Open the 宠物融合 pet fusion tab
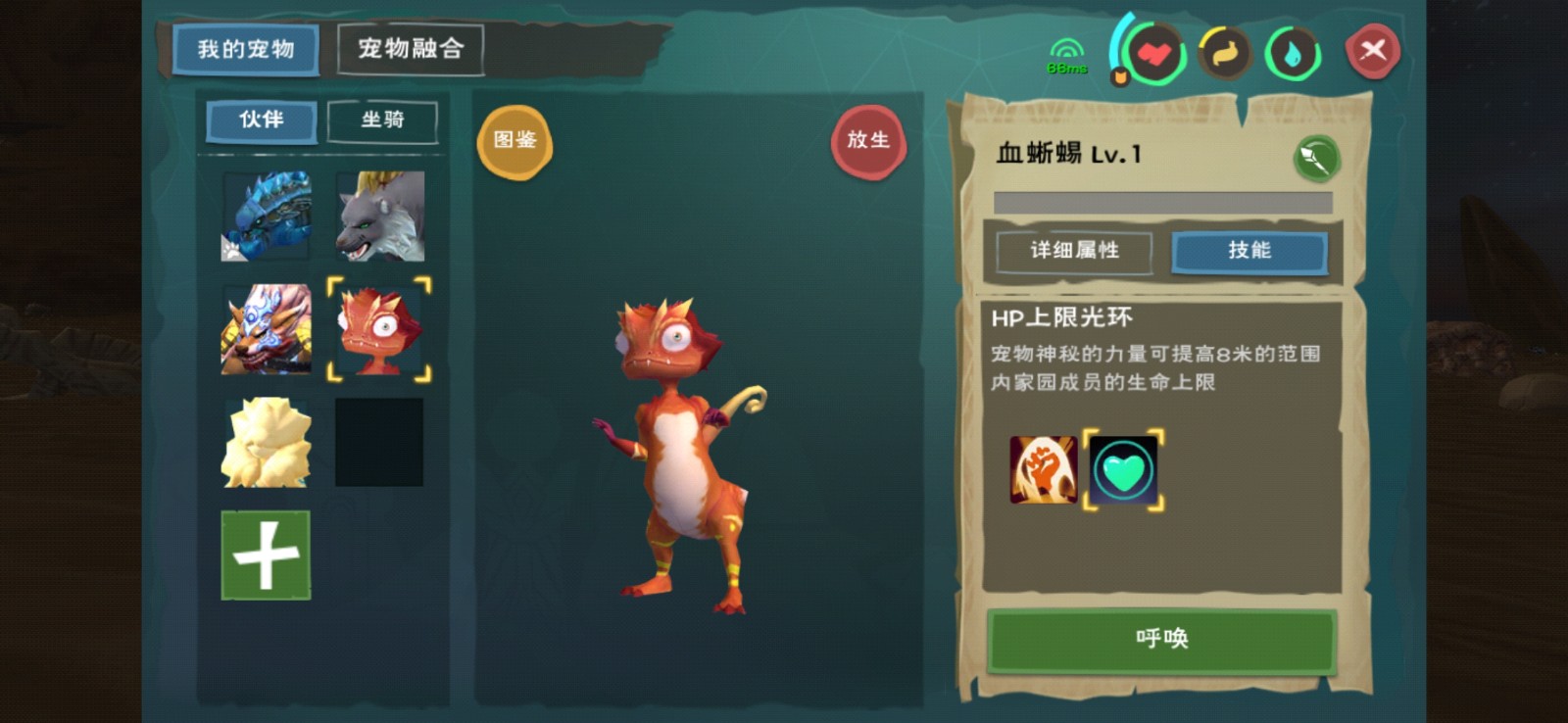Image resolution: width=1568 pixels, height=723 pixels. click(x=410, y=47)
